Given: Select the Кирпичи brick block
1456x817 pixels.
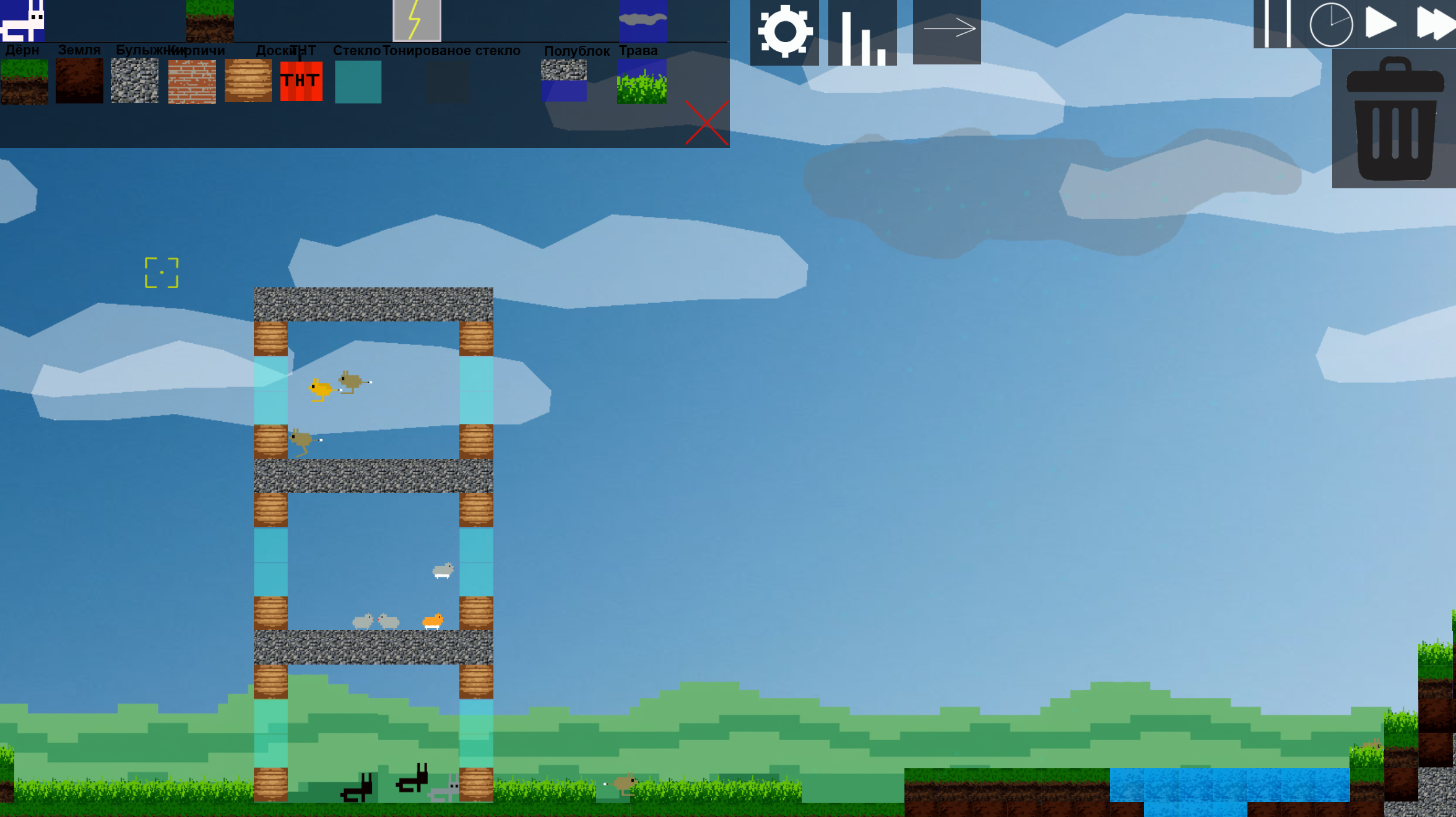Looking at the screenshot, I should pos(192,81).
